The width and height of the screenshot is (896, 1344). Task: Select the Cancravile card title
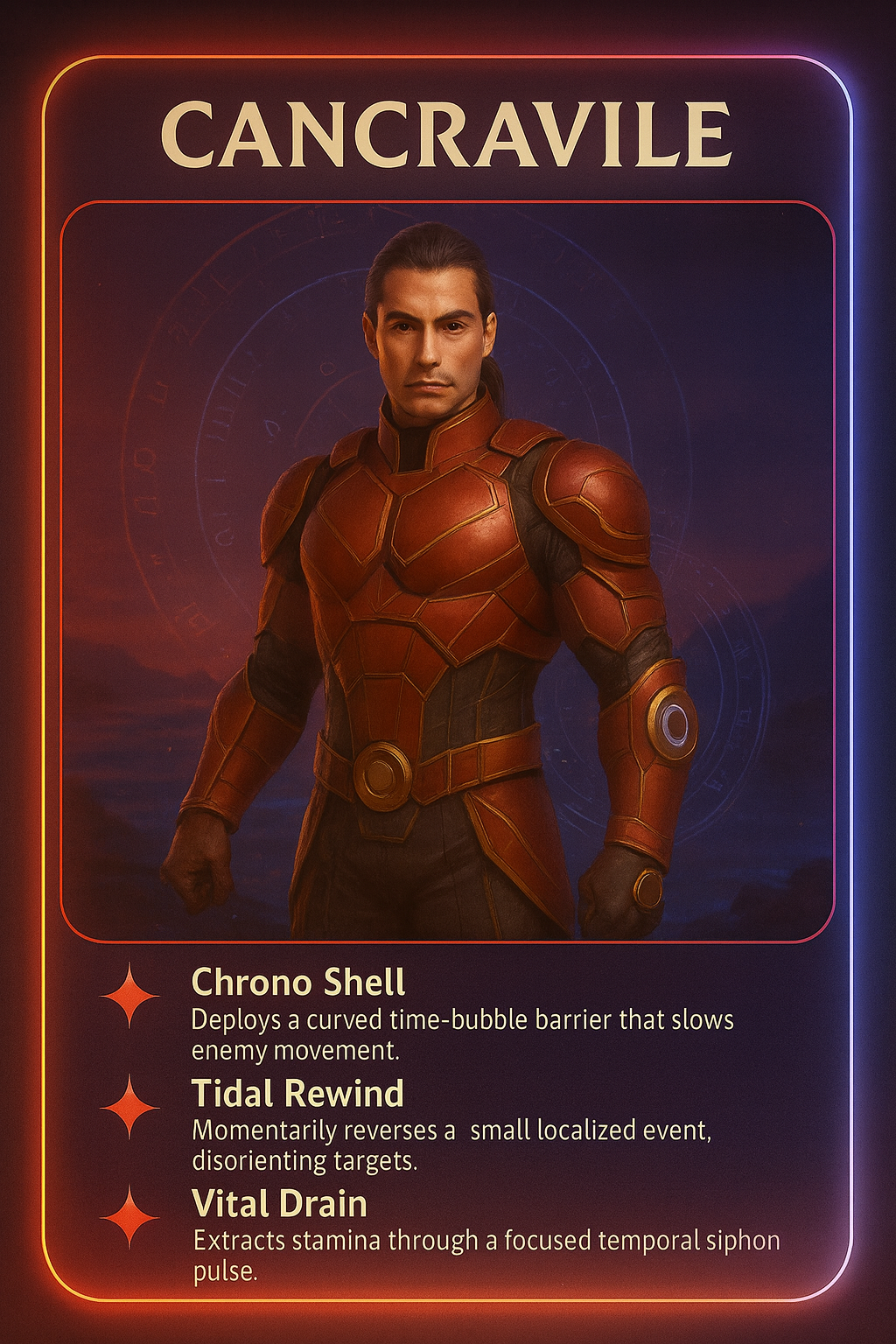coord(446,135)
